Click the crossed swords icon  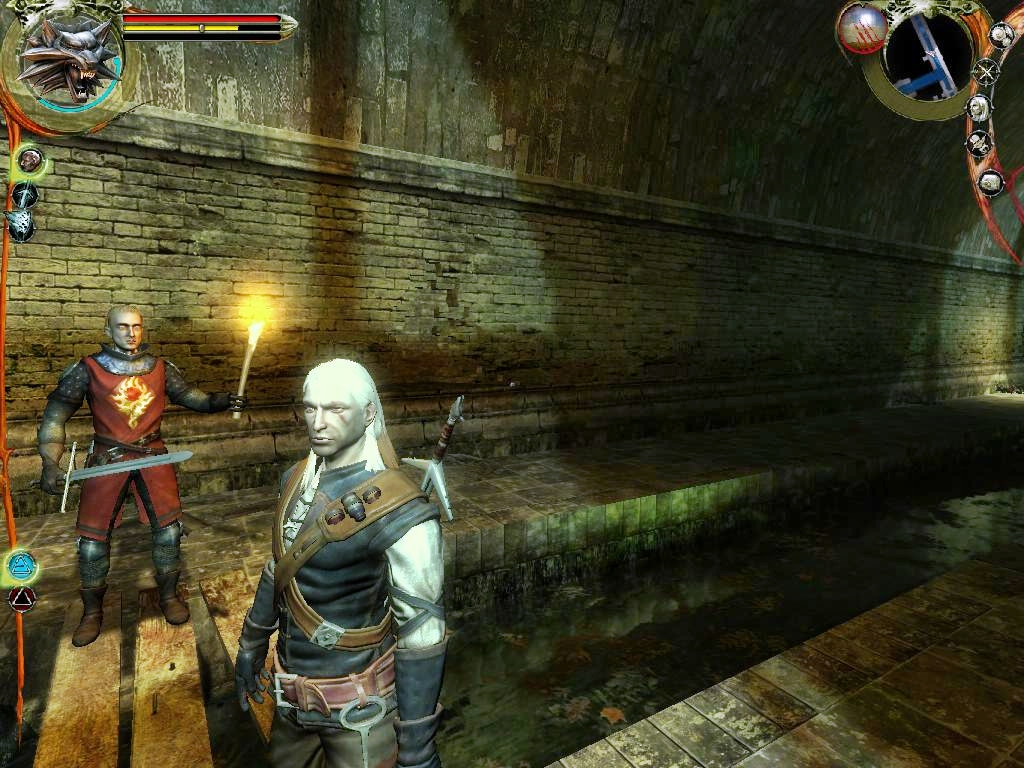pos(987,72)
